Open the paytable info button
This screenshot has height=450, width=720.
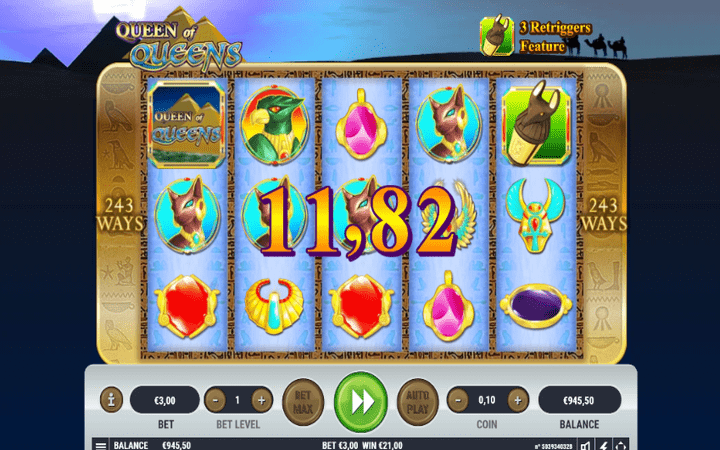click(111, 400)
